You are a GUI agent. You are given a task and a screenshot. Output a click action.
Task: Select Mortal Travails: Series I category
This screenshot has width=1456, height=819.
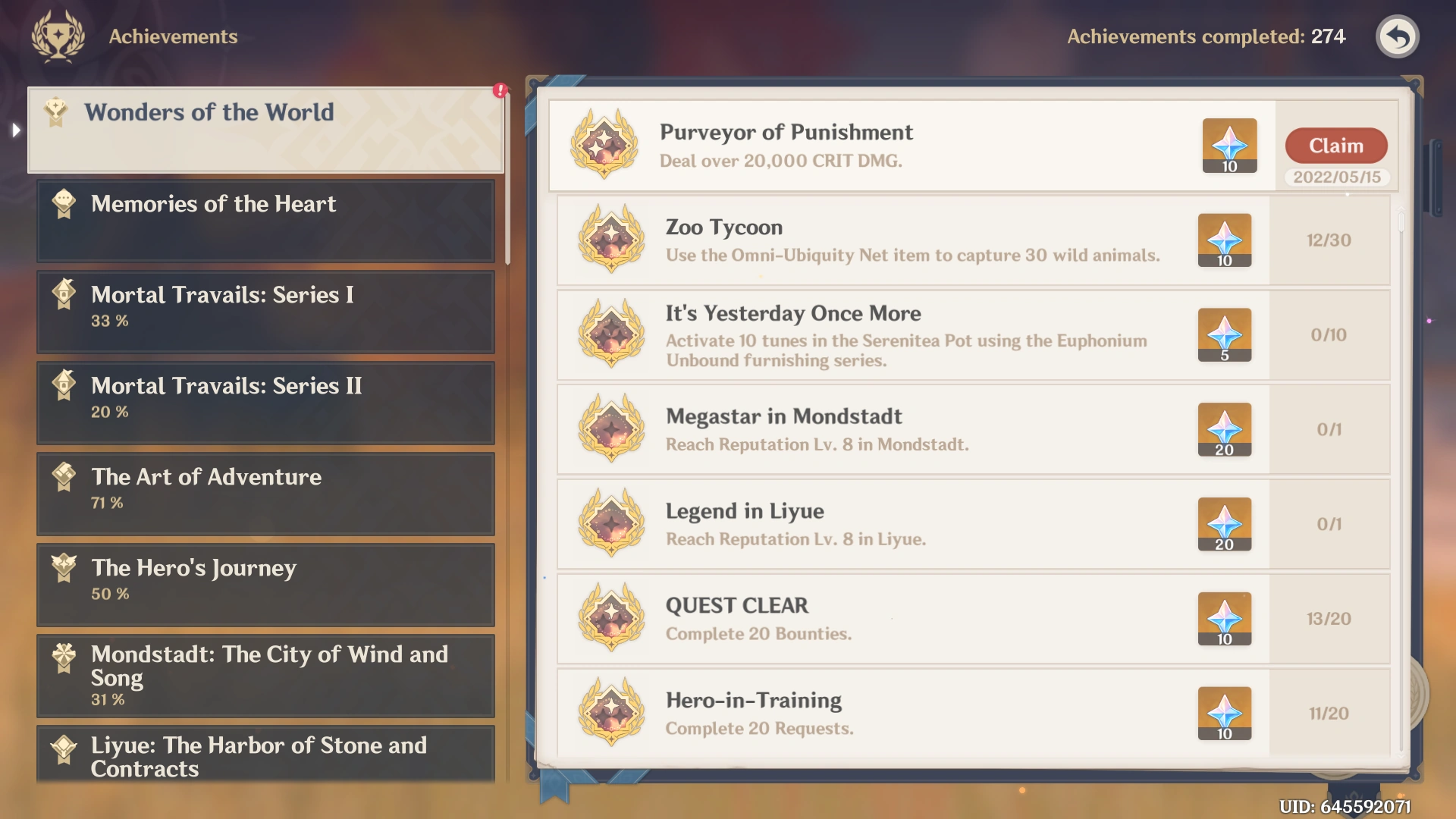(x=265, y=312)
